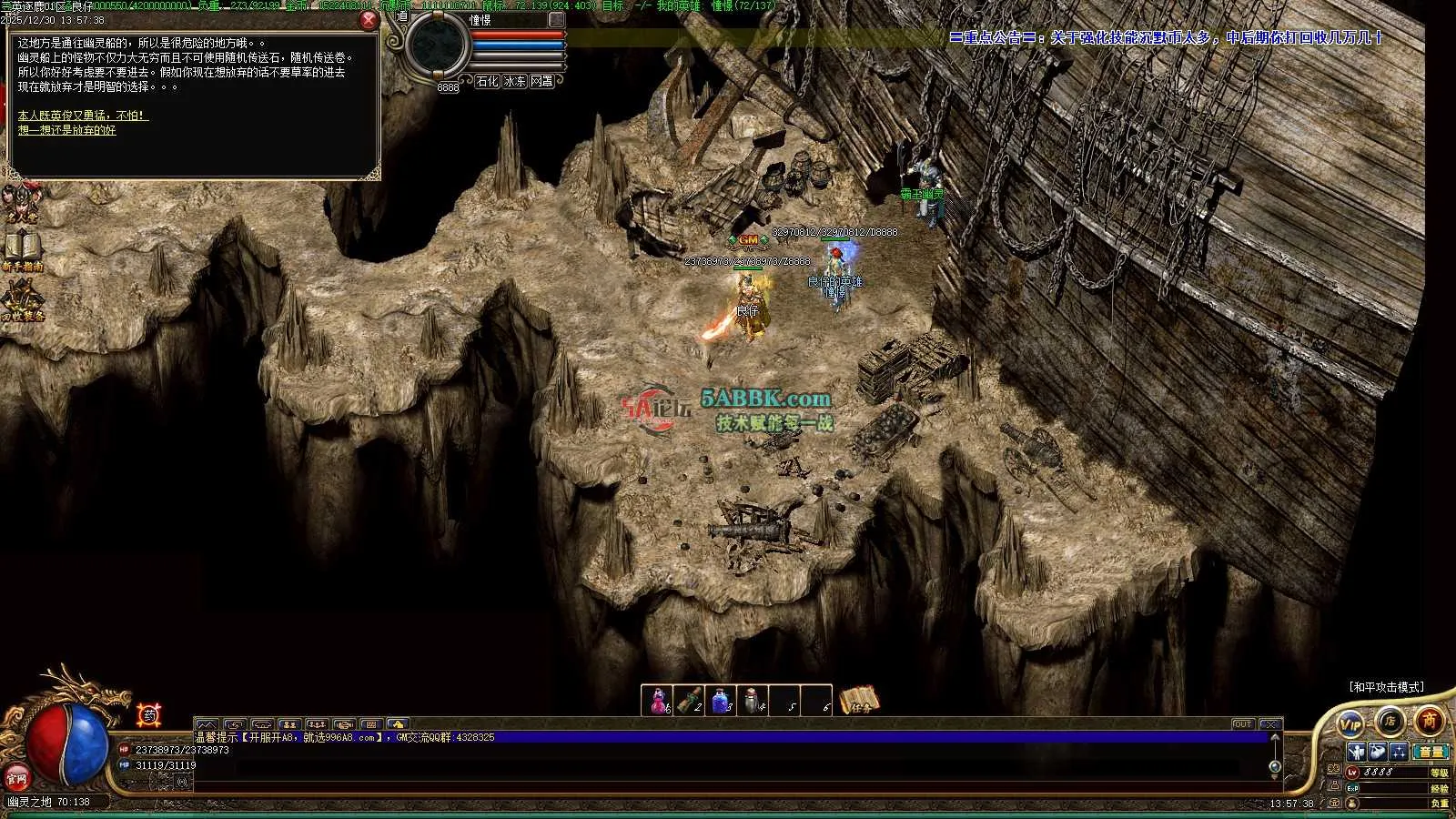Select the red potion hotbar slot
Viewport: 1456px width, 819px height.
click(656, 701)
